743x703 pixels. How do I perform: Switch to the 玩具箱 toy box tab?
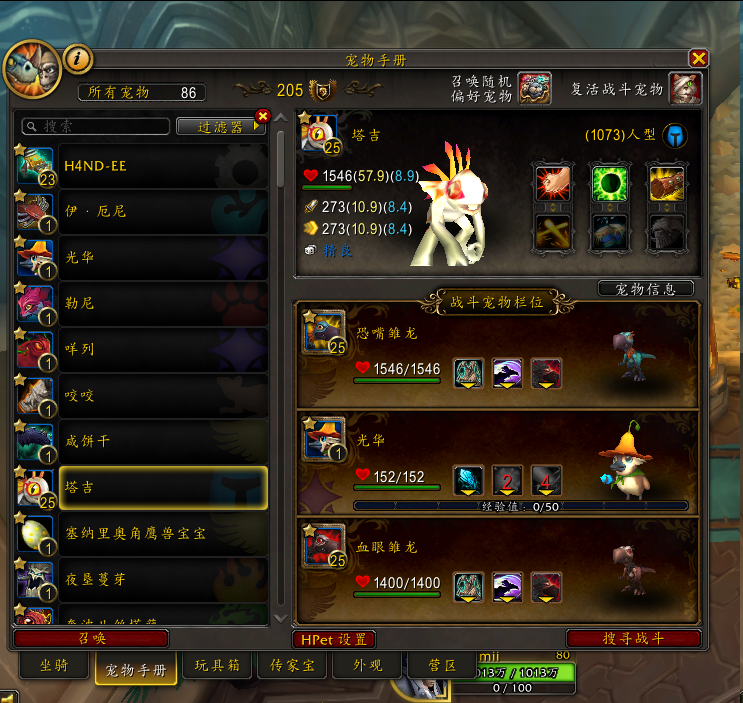(215, 666)
